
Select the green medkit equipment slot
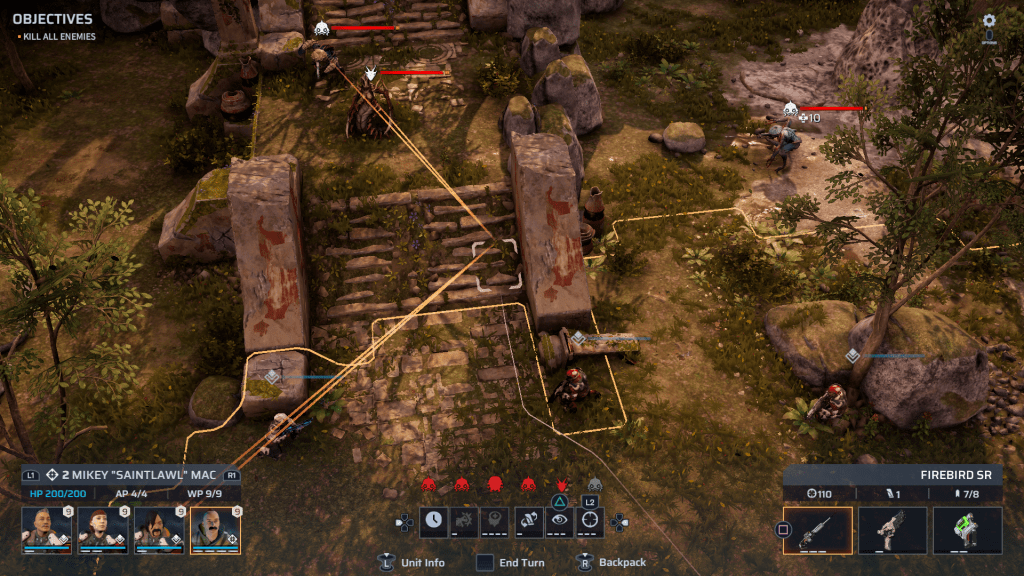click(967, 530)
